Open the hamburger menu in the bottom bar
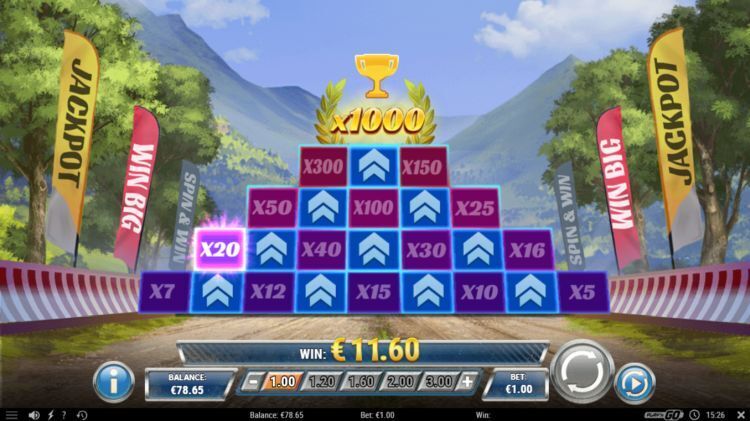Viewport: 750px width, 421px height. click(x=11, y=414)
